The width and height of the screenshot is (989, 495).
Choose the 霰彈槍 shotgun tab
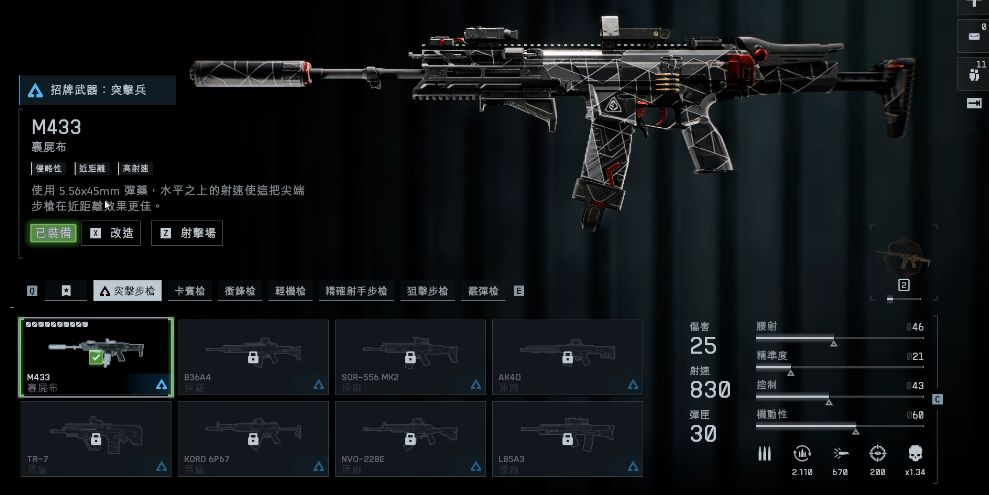(484, 291)
